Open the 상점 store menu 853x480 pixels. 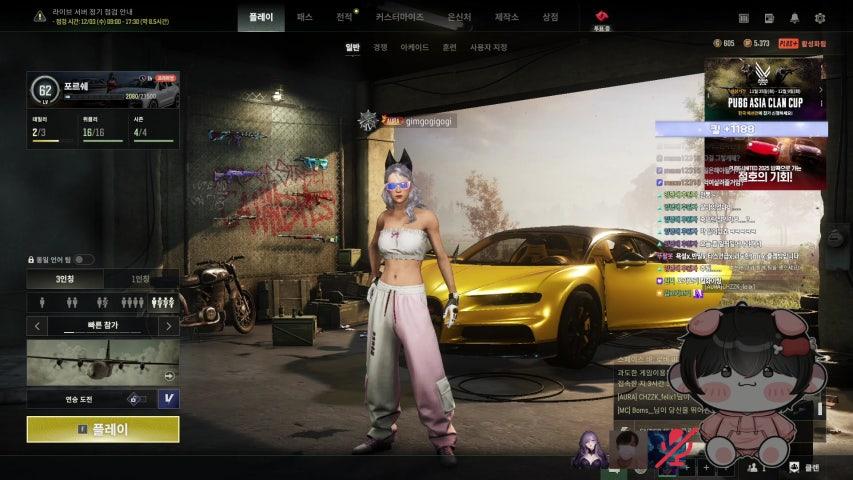550,17
